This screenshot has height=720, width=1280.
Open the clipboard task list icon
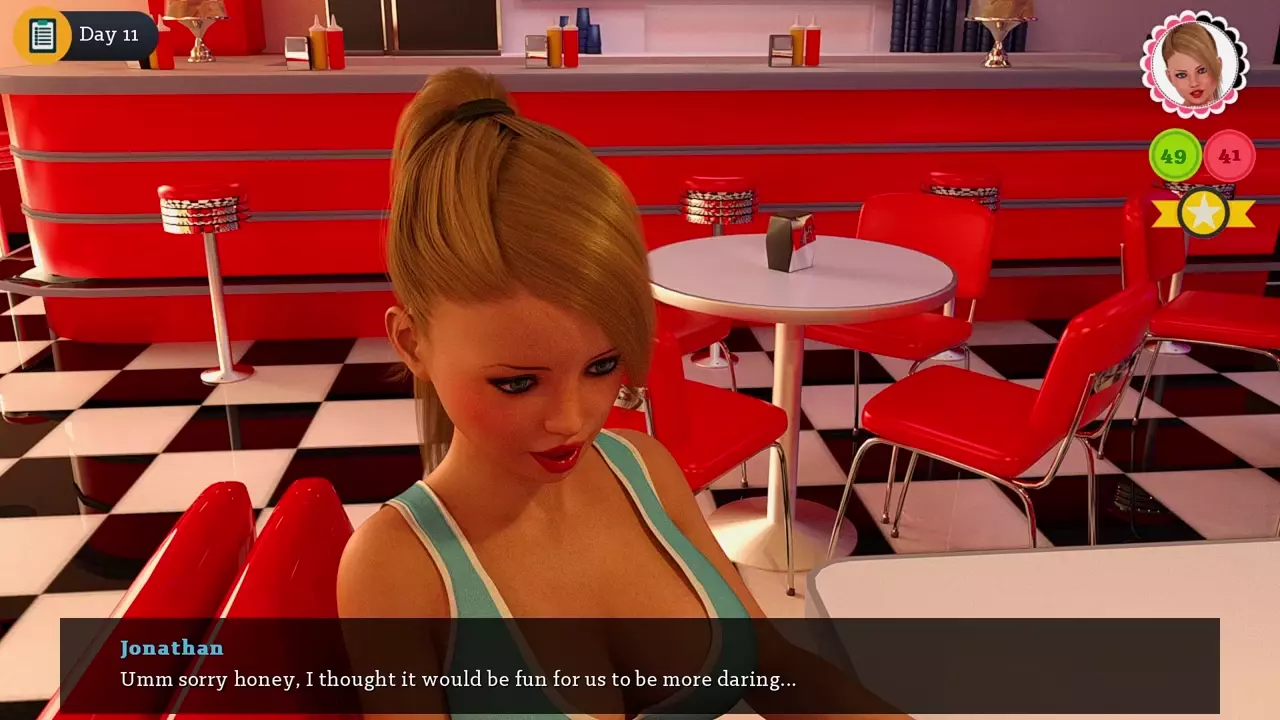(42, 35)
